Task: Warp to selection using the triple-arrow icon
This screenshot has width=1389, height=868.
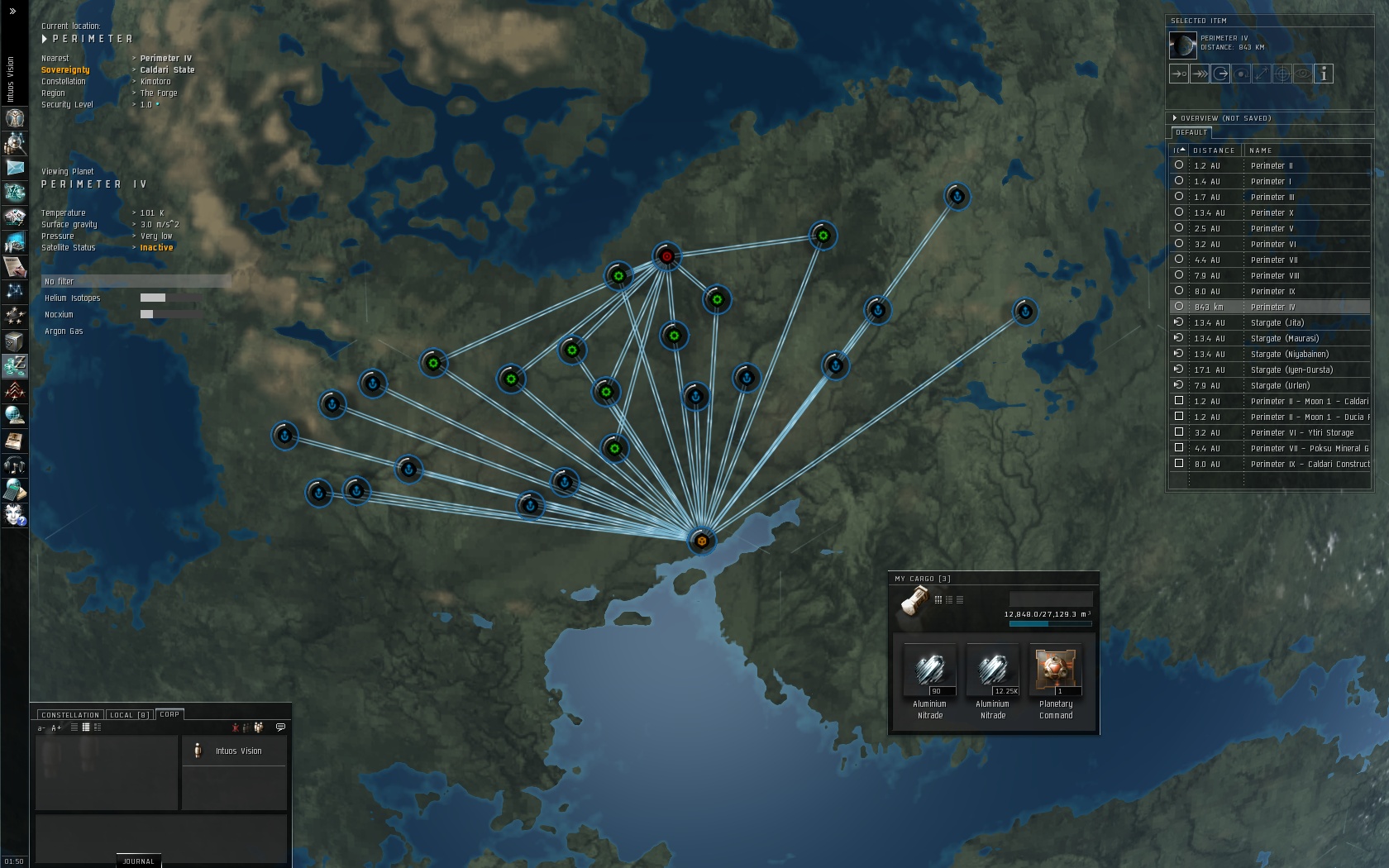Action: pos(1200,74)
